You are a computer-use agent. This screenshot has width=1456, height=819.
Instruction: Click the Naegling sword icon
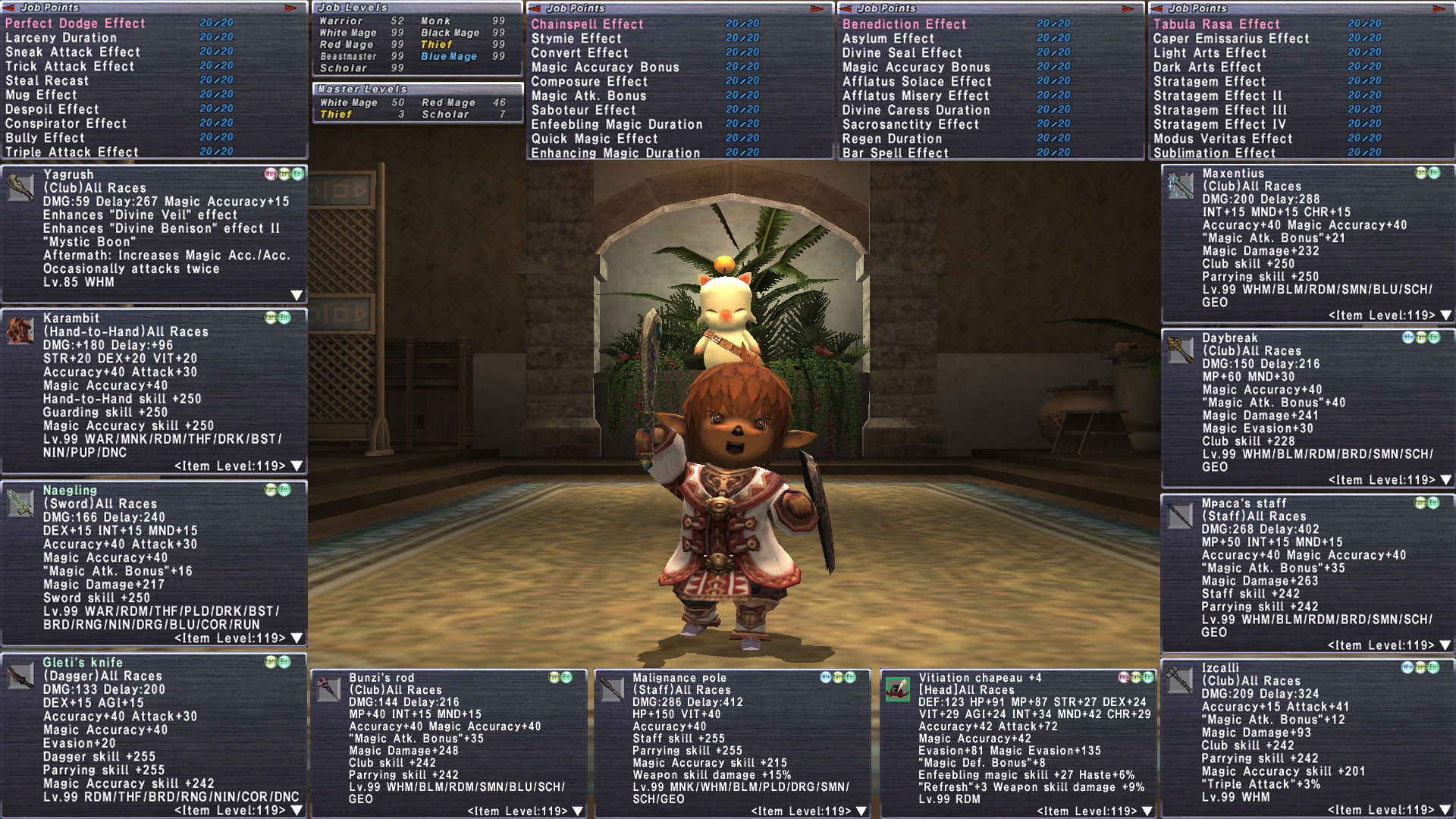(20, 503)
